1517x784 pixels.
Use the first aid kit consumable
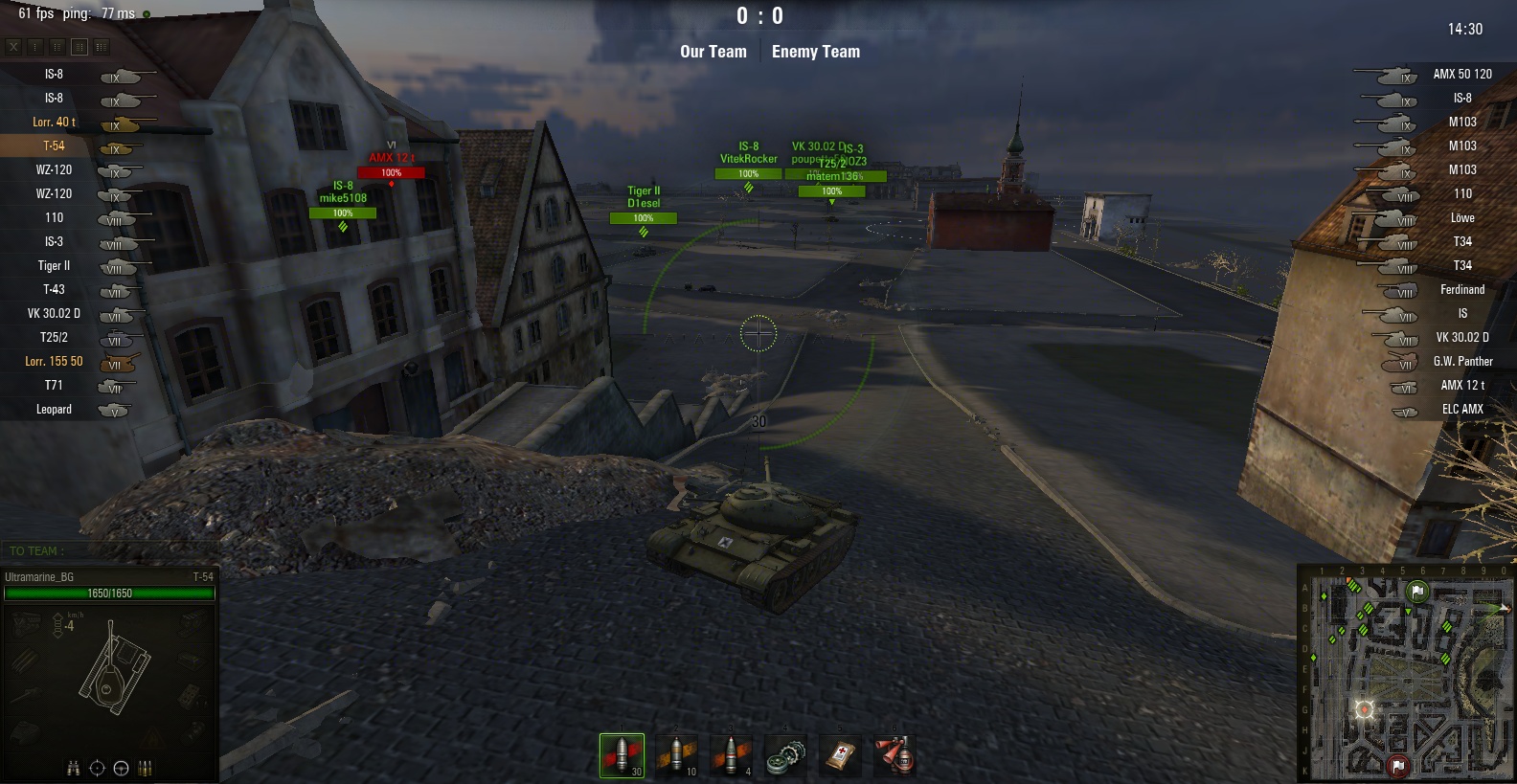[840, 755]
